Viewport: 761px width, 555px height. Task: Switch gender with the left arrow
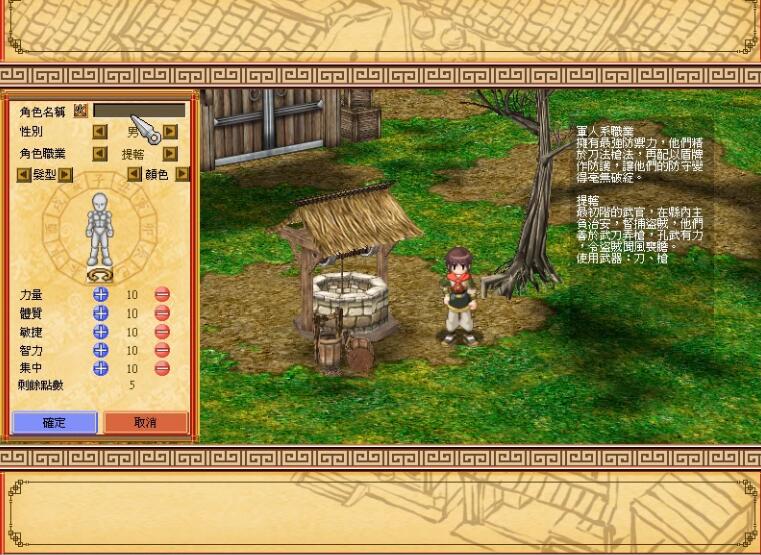100,131
